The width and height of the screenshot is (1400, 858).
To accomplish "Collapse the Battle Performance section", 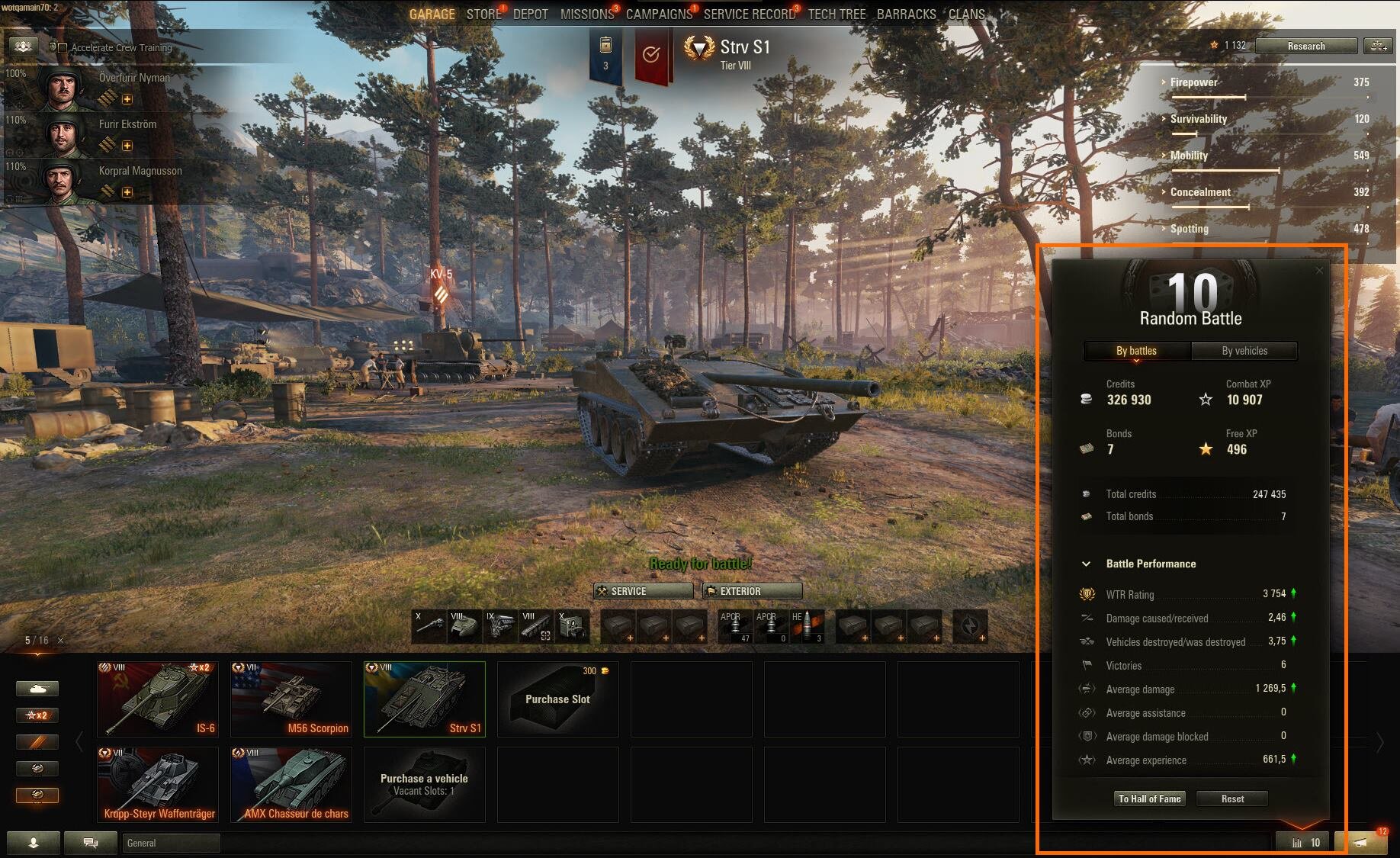I will point(1086,564).
